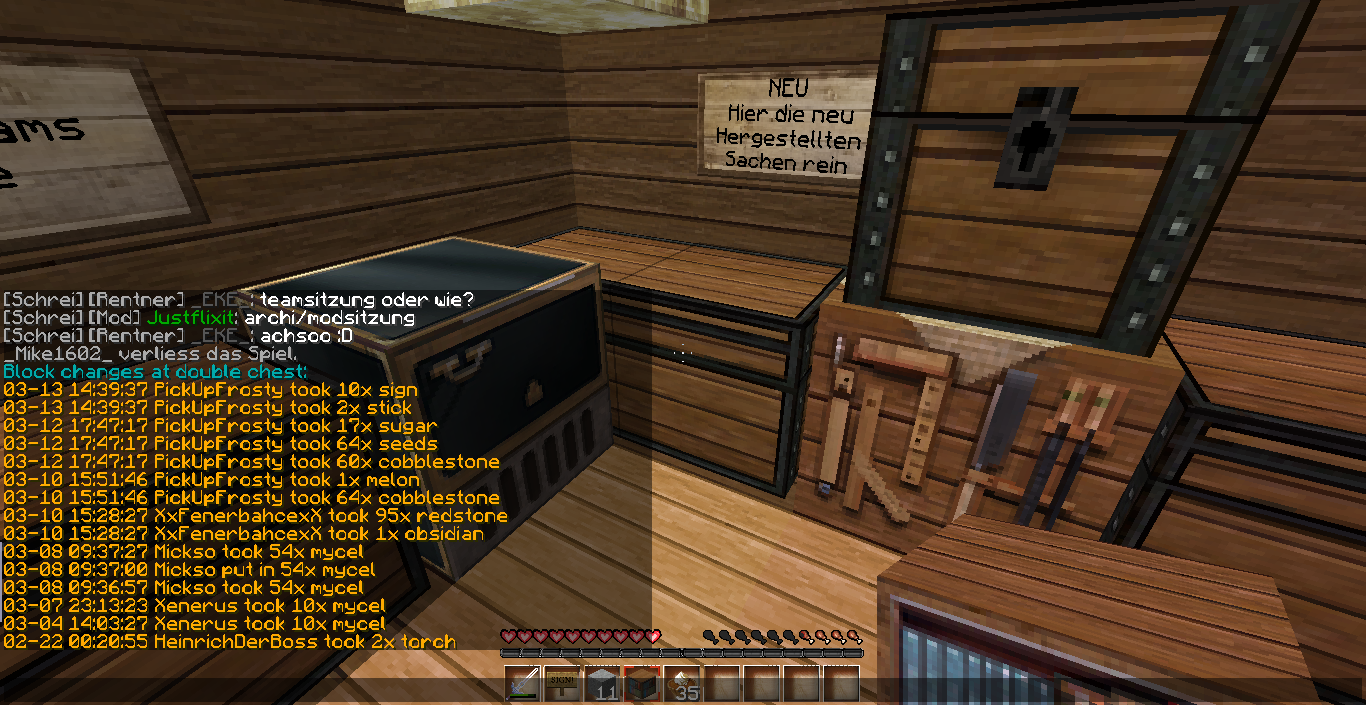Choose the stone block stack of 11
This screenshot has height=705, width=1366.
point(602,685)
